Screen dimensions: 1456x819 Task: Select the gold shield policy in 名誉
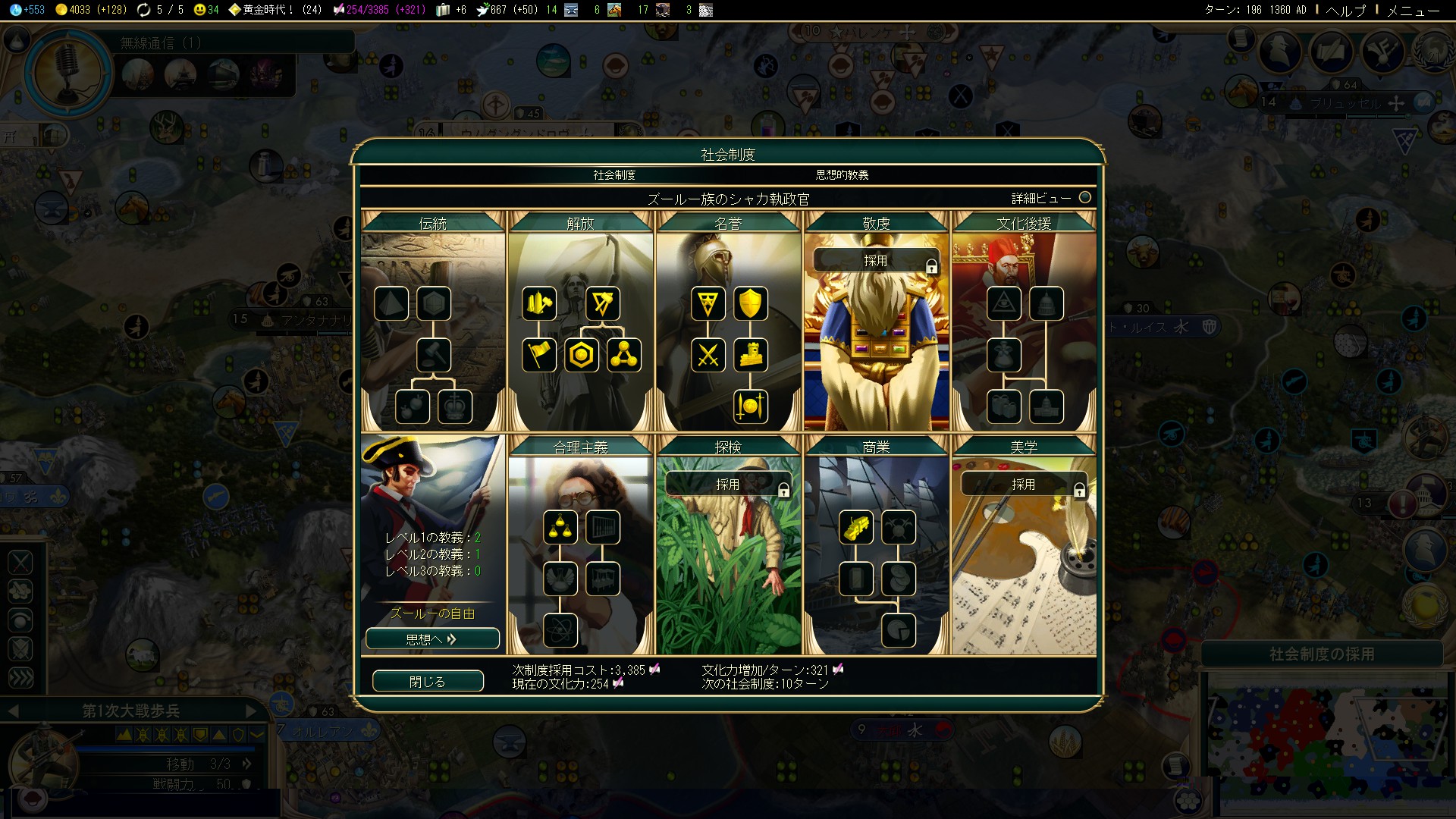pyautogui.click(x=750, y=303)
